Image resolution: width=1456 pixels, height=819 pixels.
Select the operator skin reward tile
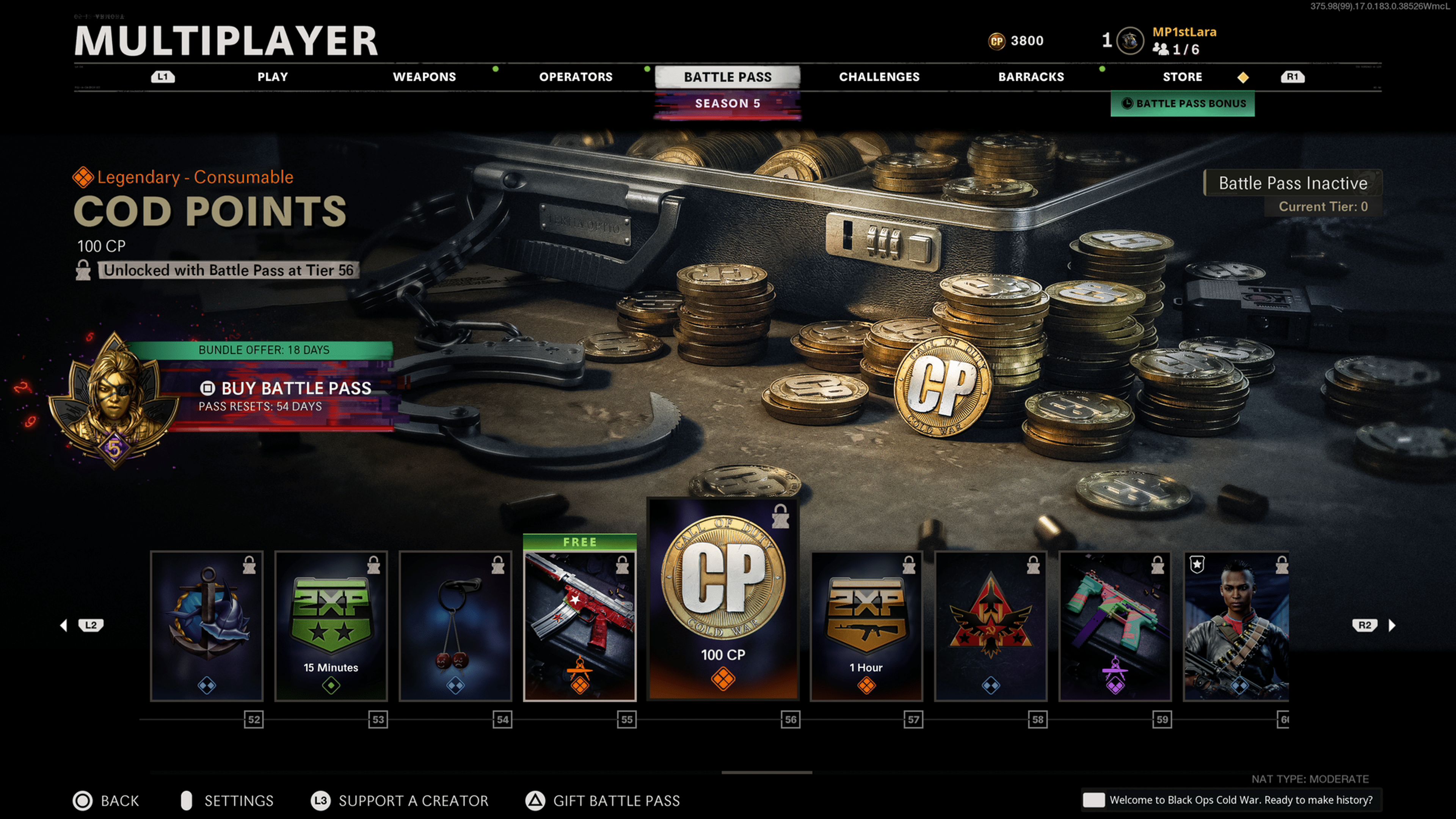point(1236,626)
